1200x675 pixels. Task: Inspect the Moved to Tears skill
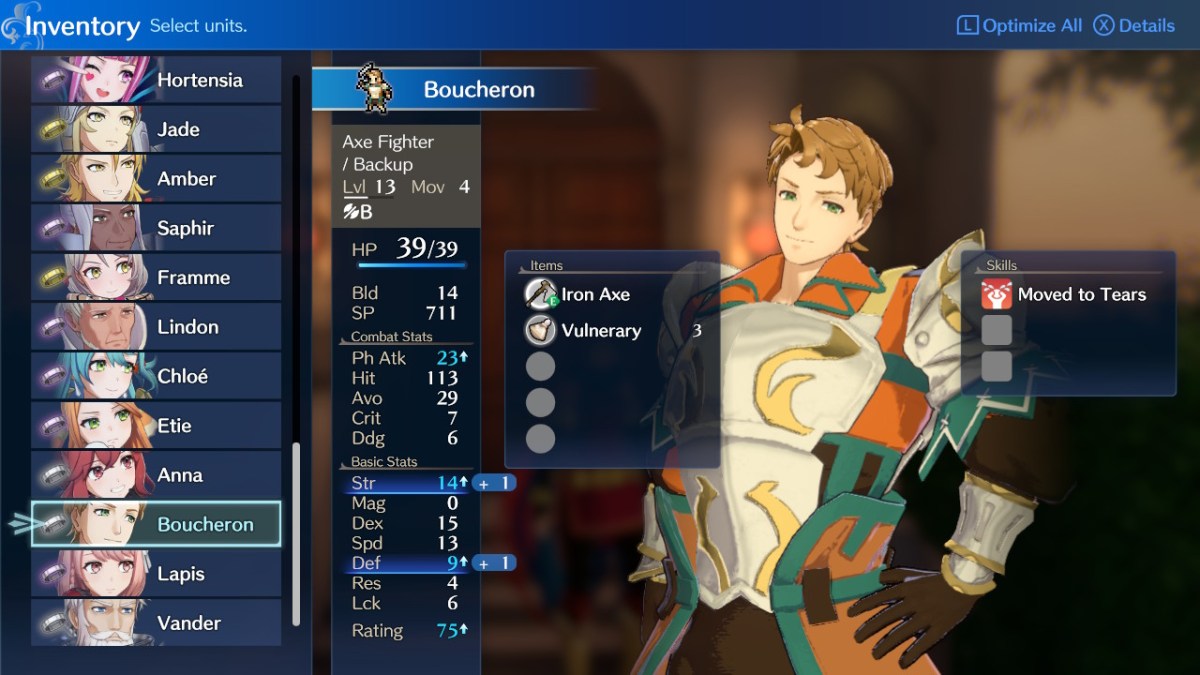coord(1080,294)
